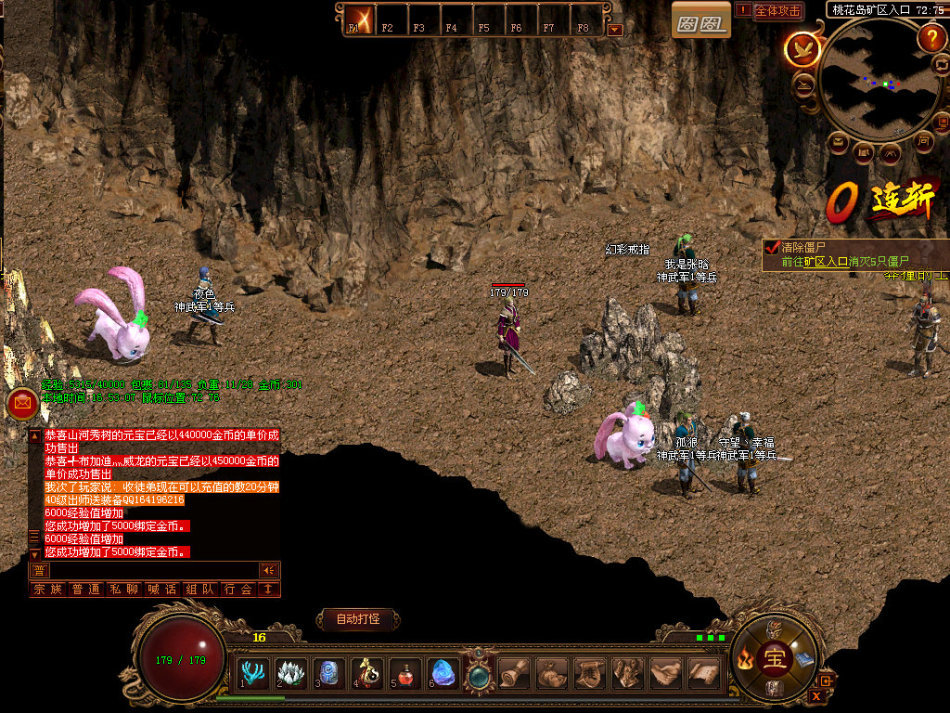This screenshot has width=950, height=713.
Task: Switch chat to the 宗族 channel
Action: 47,589
